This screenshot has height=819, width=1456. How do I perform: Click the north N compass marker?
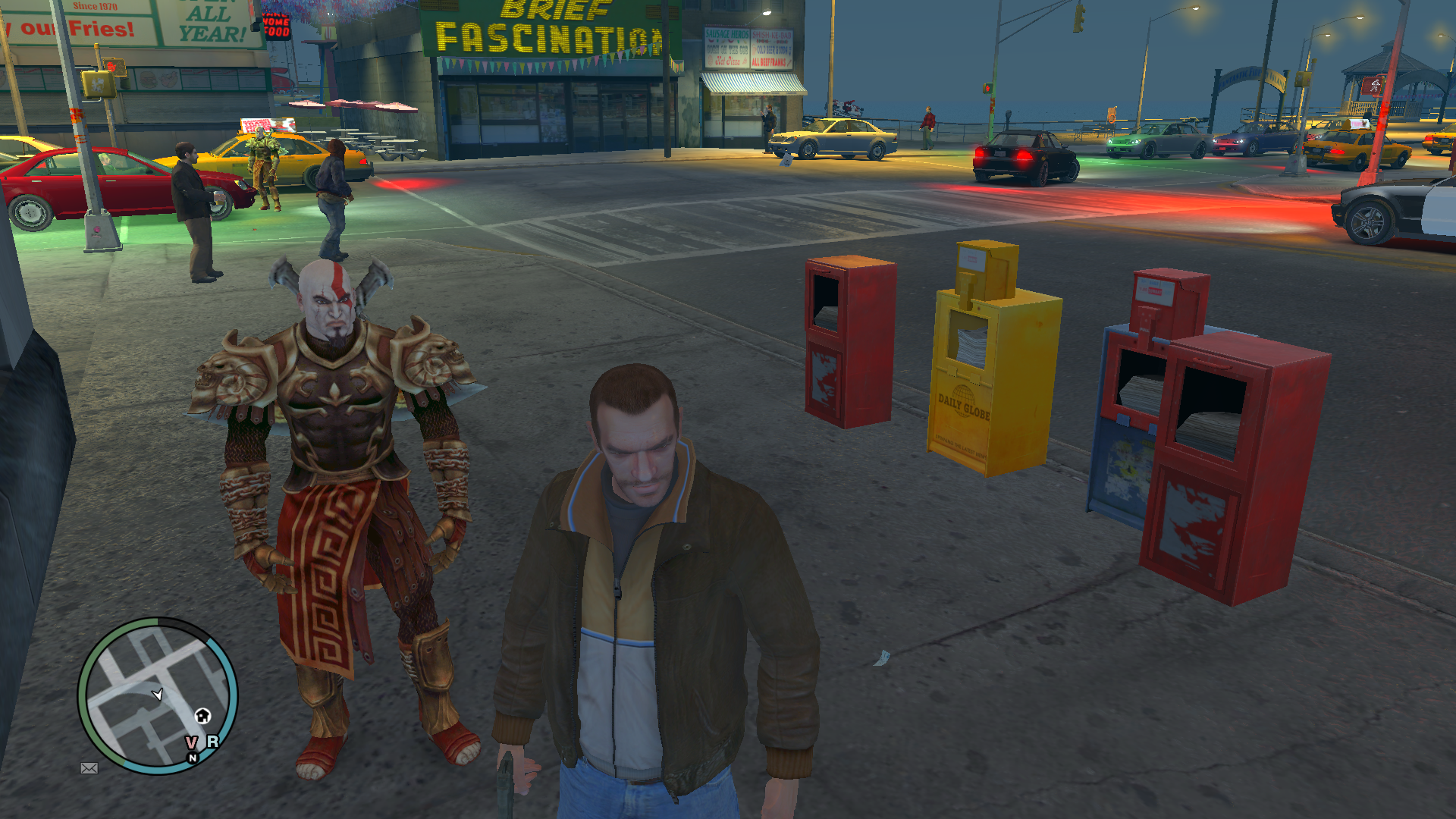(x=193, y=758)
